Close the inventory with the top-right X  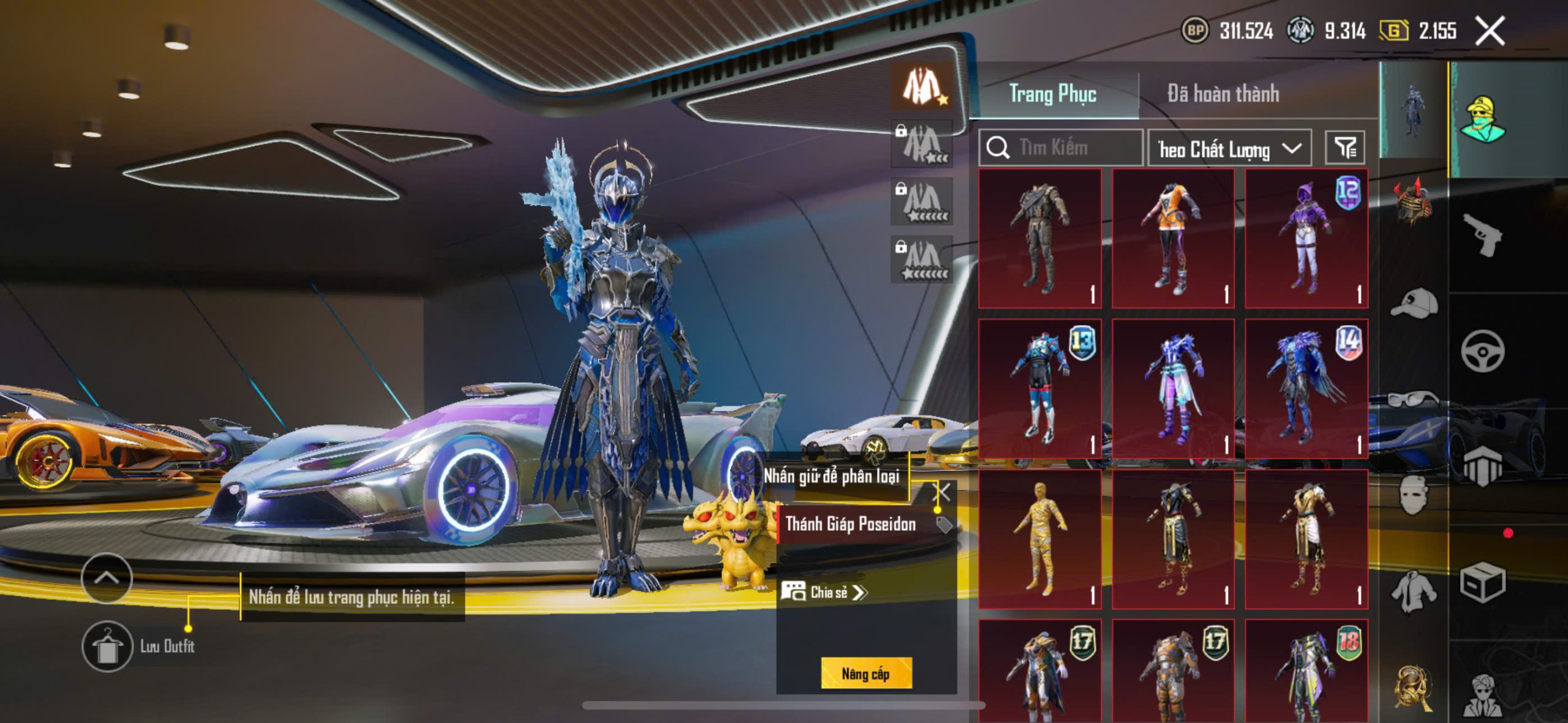pos(1490,31)
